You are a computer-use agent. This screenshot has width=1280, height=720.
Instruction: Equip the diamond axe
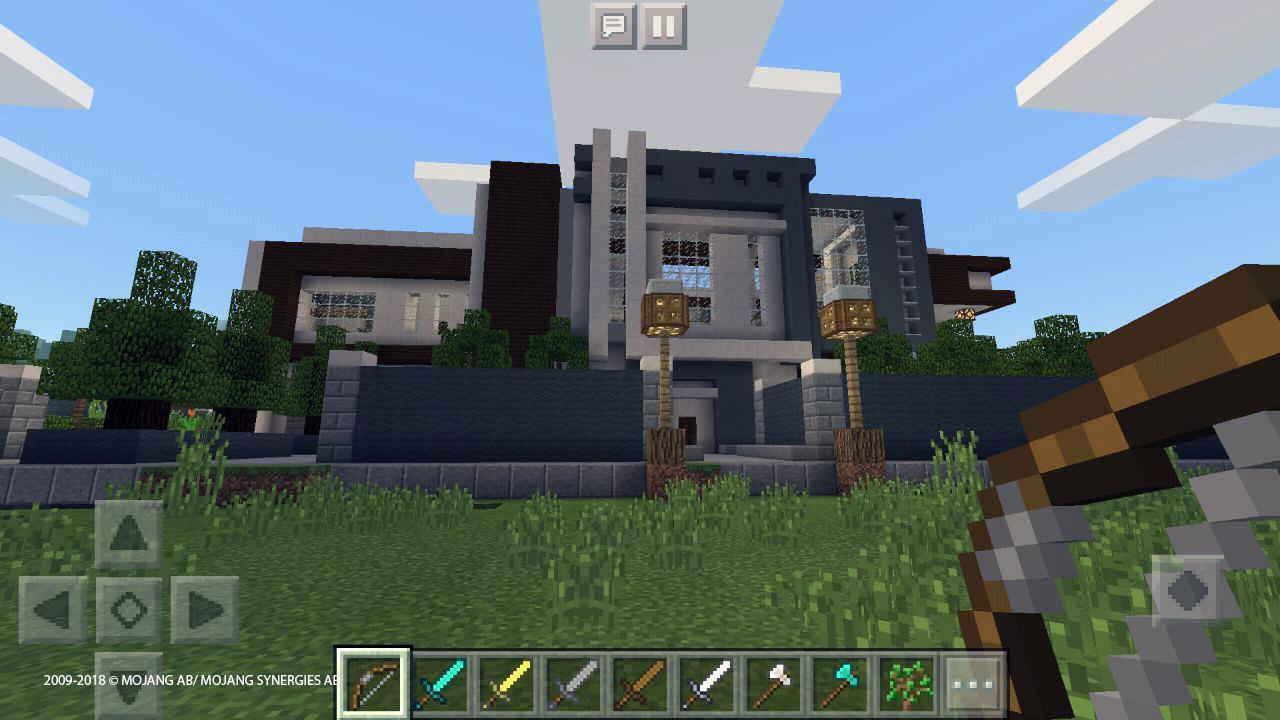click(841, 683)
